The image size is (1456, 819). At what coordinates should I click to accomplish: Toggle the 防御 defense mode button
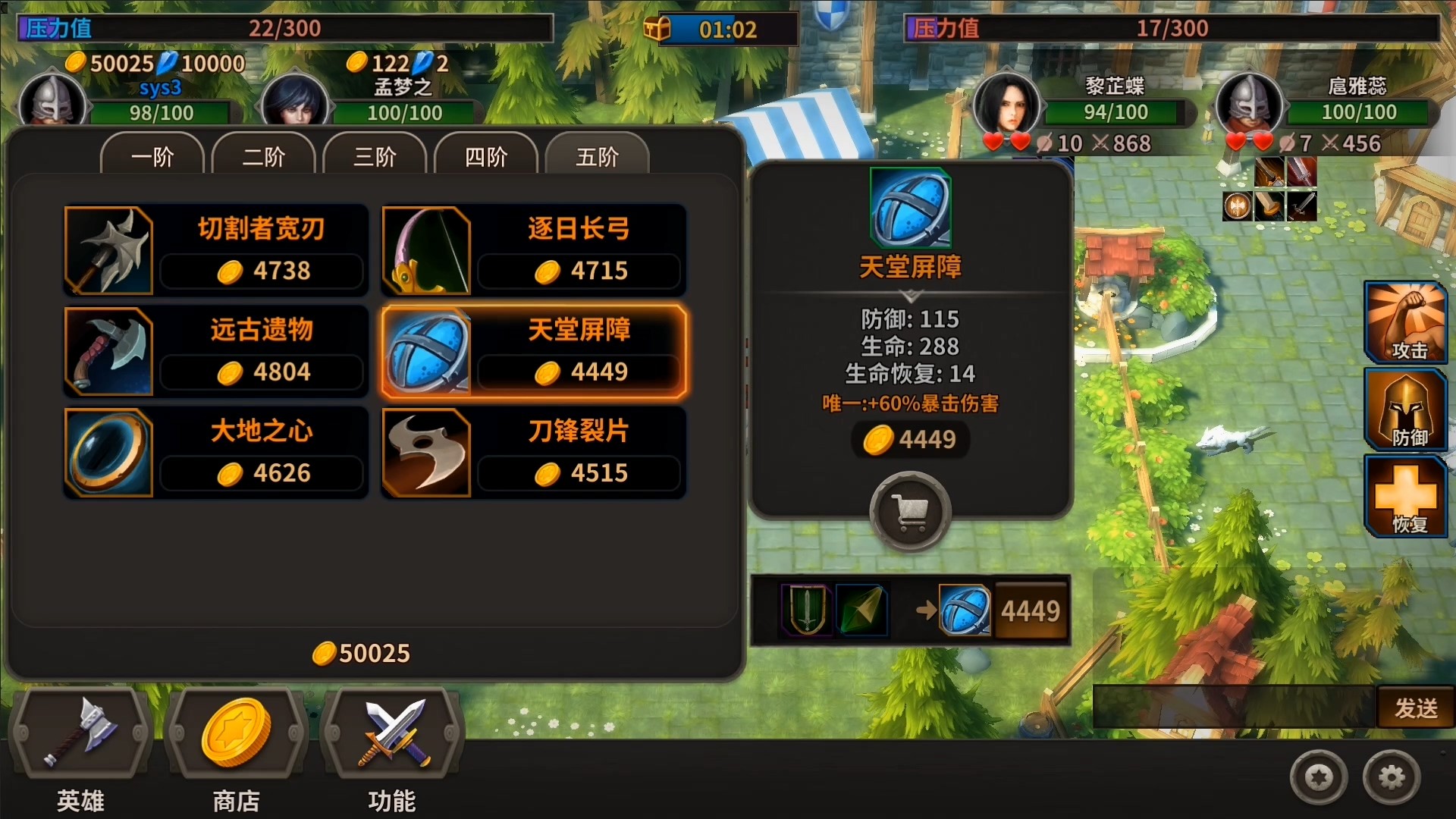click(1405, 409)
